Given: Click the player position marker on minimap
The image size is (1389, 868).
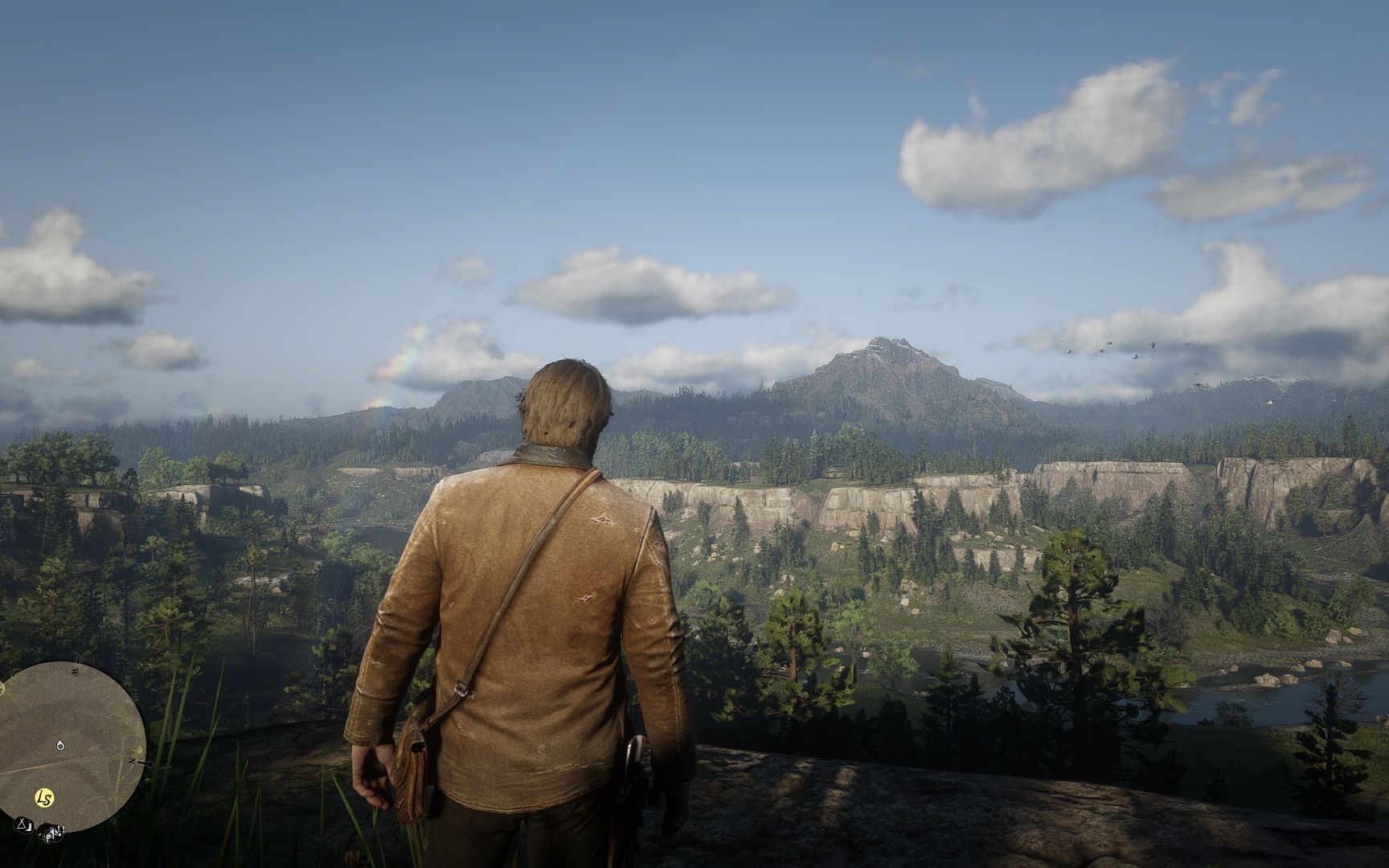Looking at the screenshot, I should tap(61, 745).
